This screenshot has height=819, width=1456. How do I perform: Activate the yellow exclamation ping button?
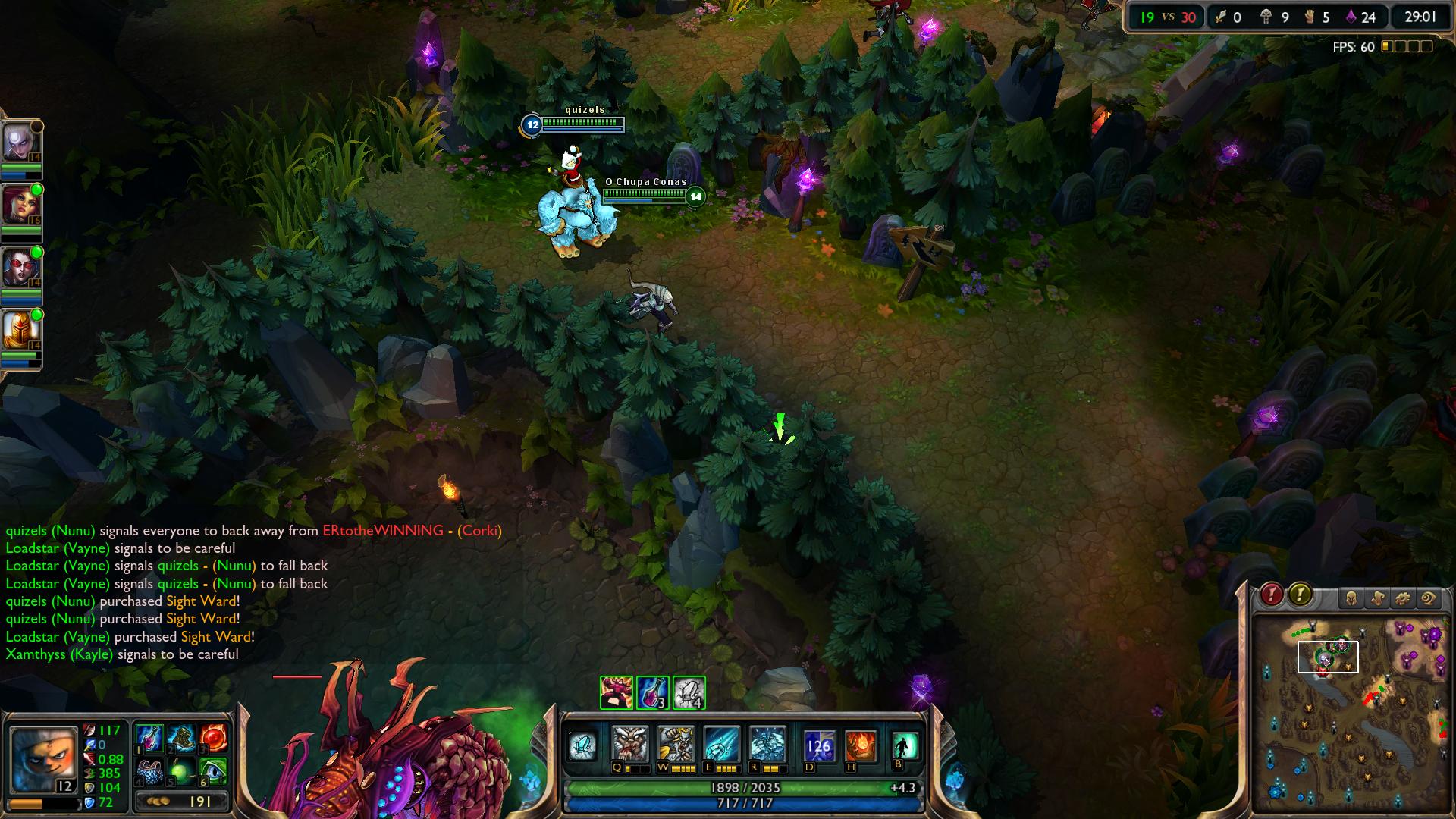coord(1301,595)
